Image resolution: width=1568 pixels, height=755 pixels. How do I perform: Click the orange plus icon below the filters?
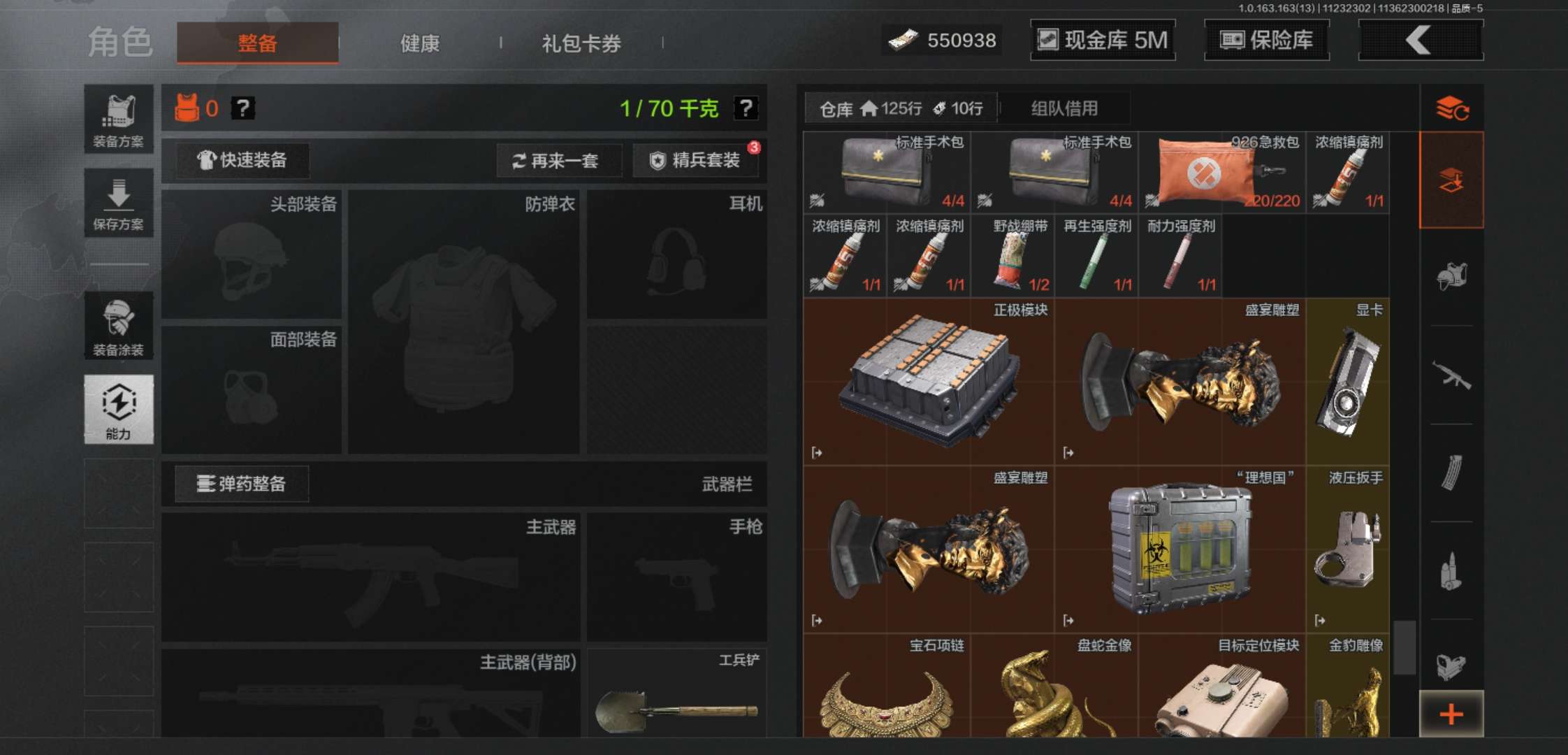pyautogui.click(x=1451, y=713)
